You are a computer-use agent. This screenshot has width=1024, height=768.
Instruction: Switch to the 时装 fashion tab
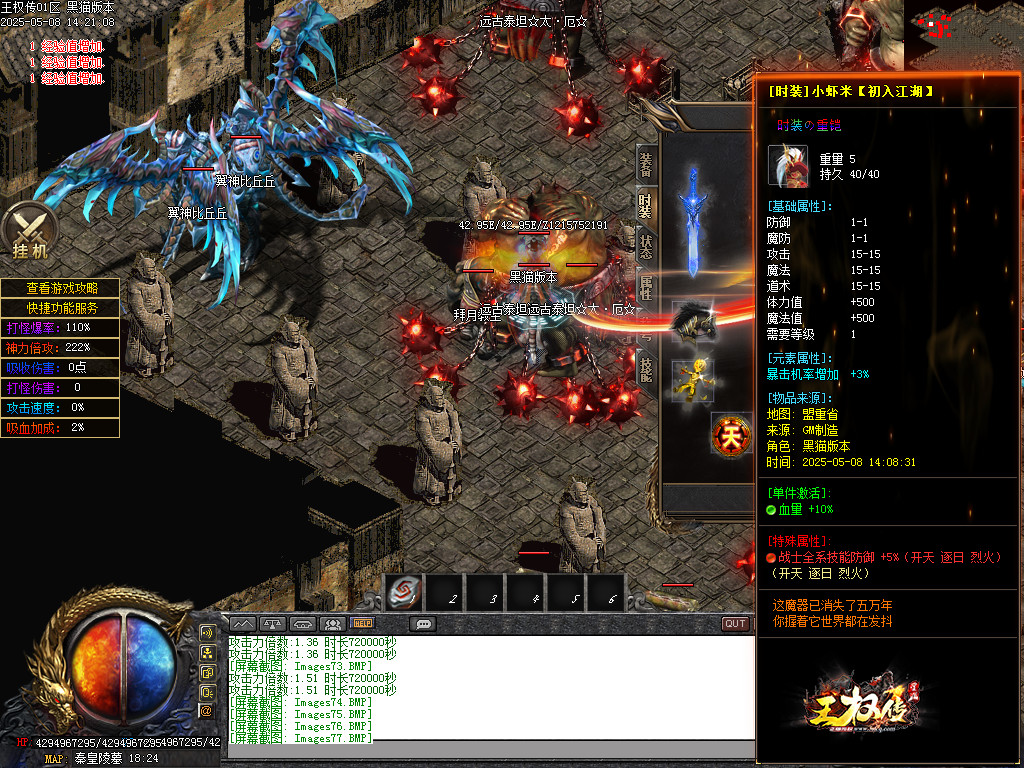click(646, 205)
